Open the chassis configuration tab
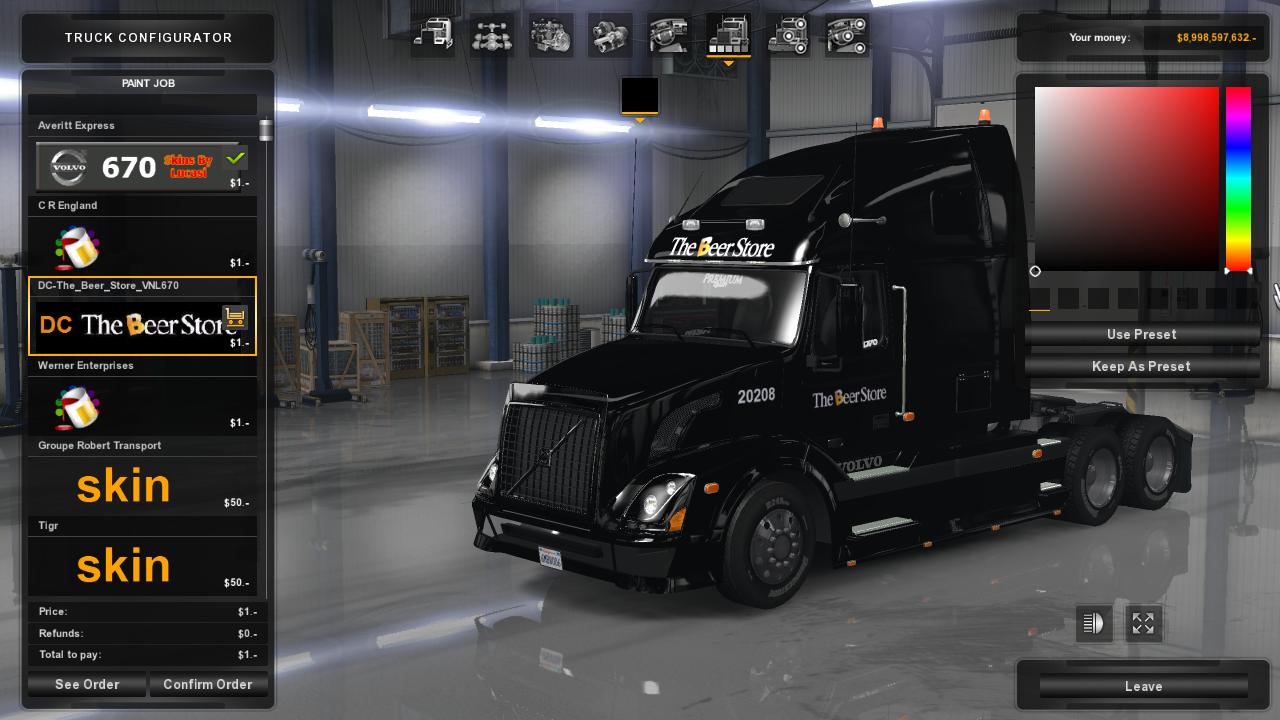 pyautogui.click(x=492, y=36)
